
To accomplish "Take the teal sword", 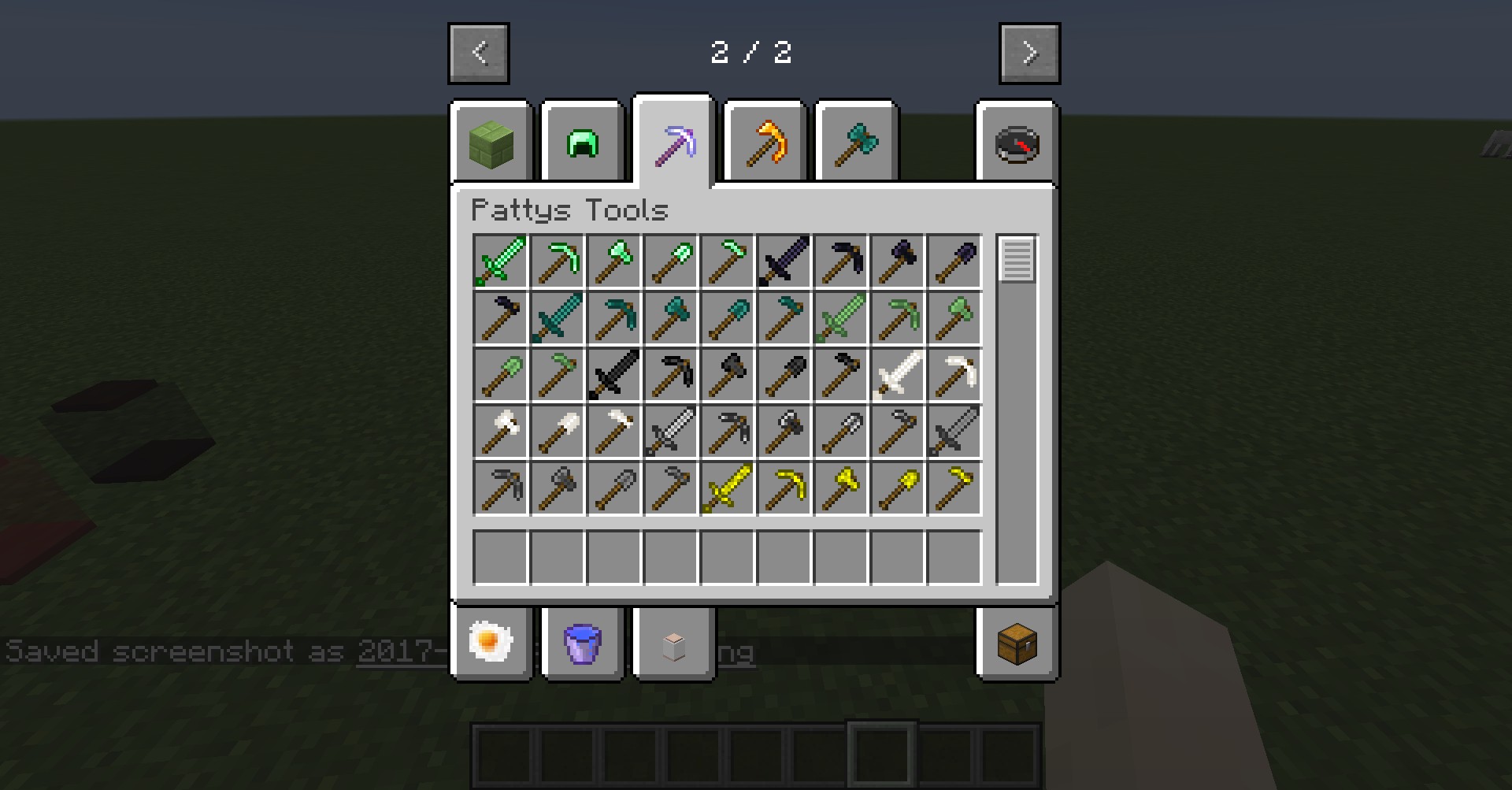I will click(558, 318).
